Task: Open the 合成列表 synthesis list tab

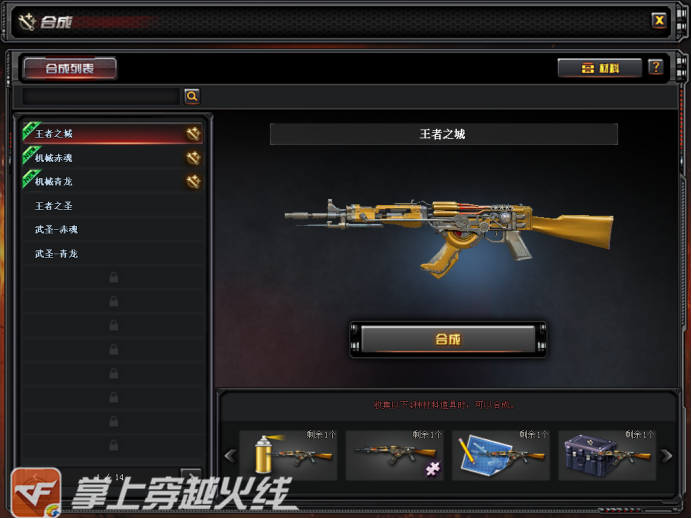Action: pyautogui.click(x=69, y=68)
